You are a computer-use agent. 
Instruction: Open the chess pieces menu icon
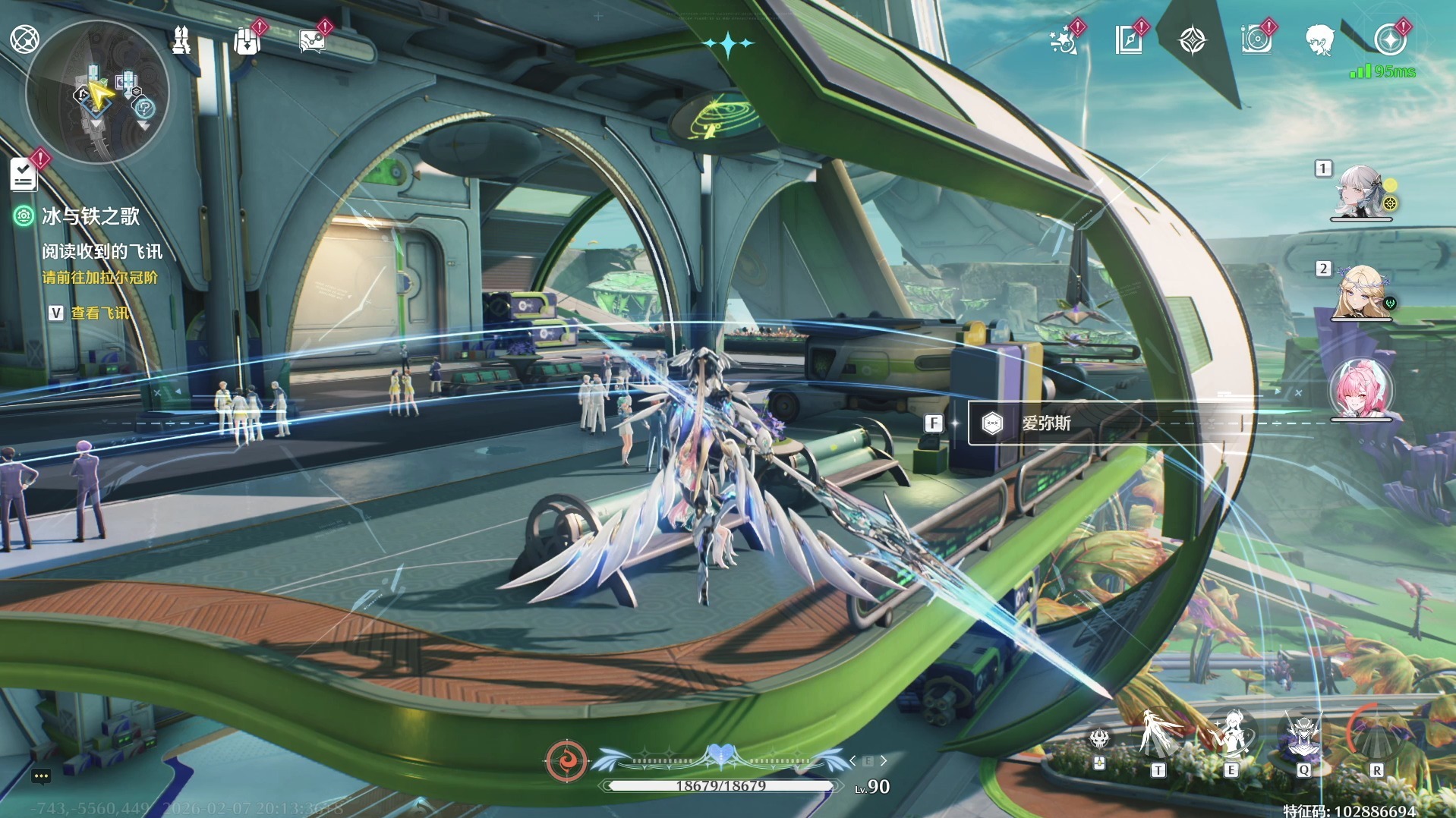(181, 40)
